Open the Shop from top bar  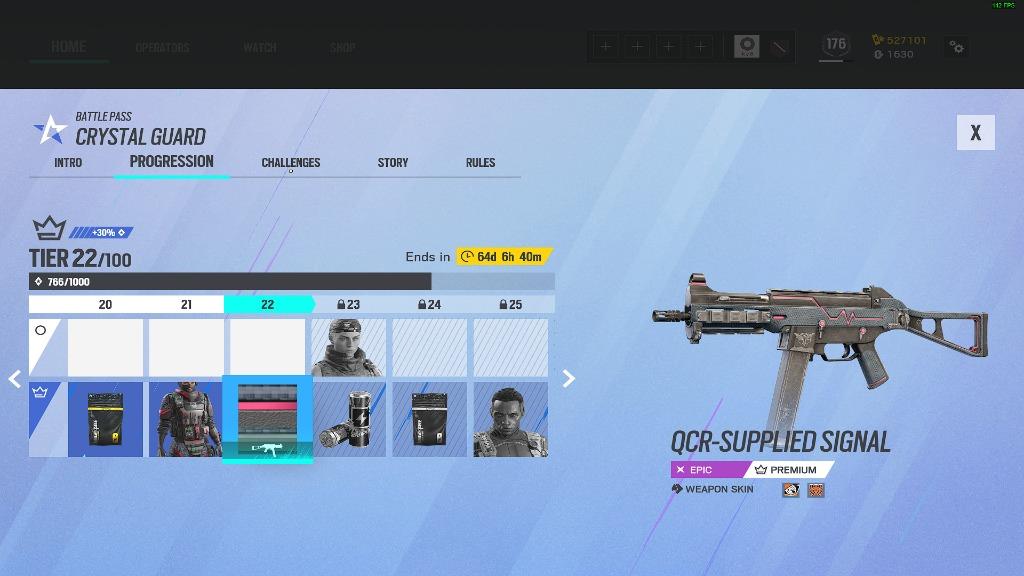point(343,47)
